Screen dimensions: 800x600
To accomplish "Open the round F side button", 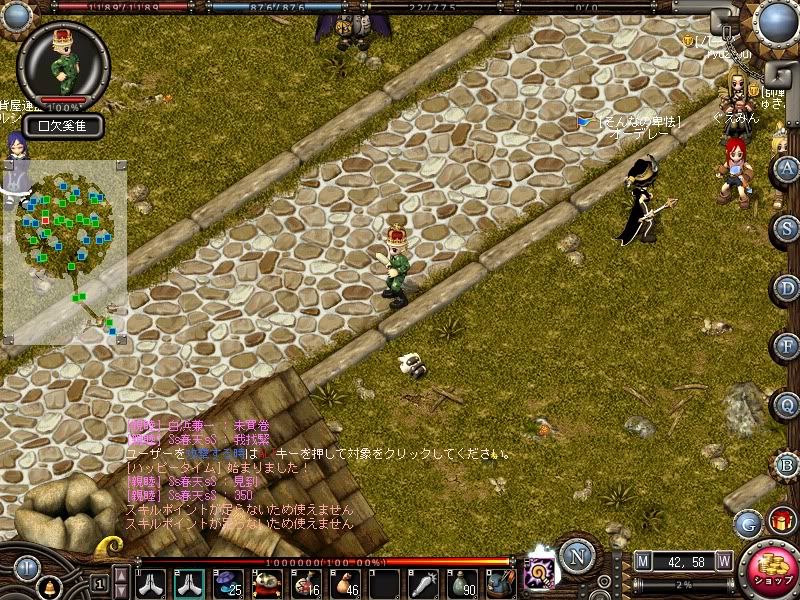I will point(788,346).
